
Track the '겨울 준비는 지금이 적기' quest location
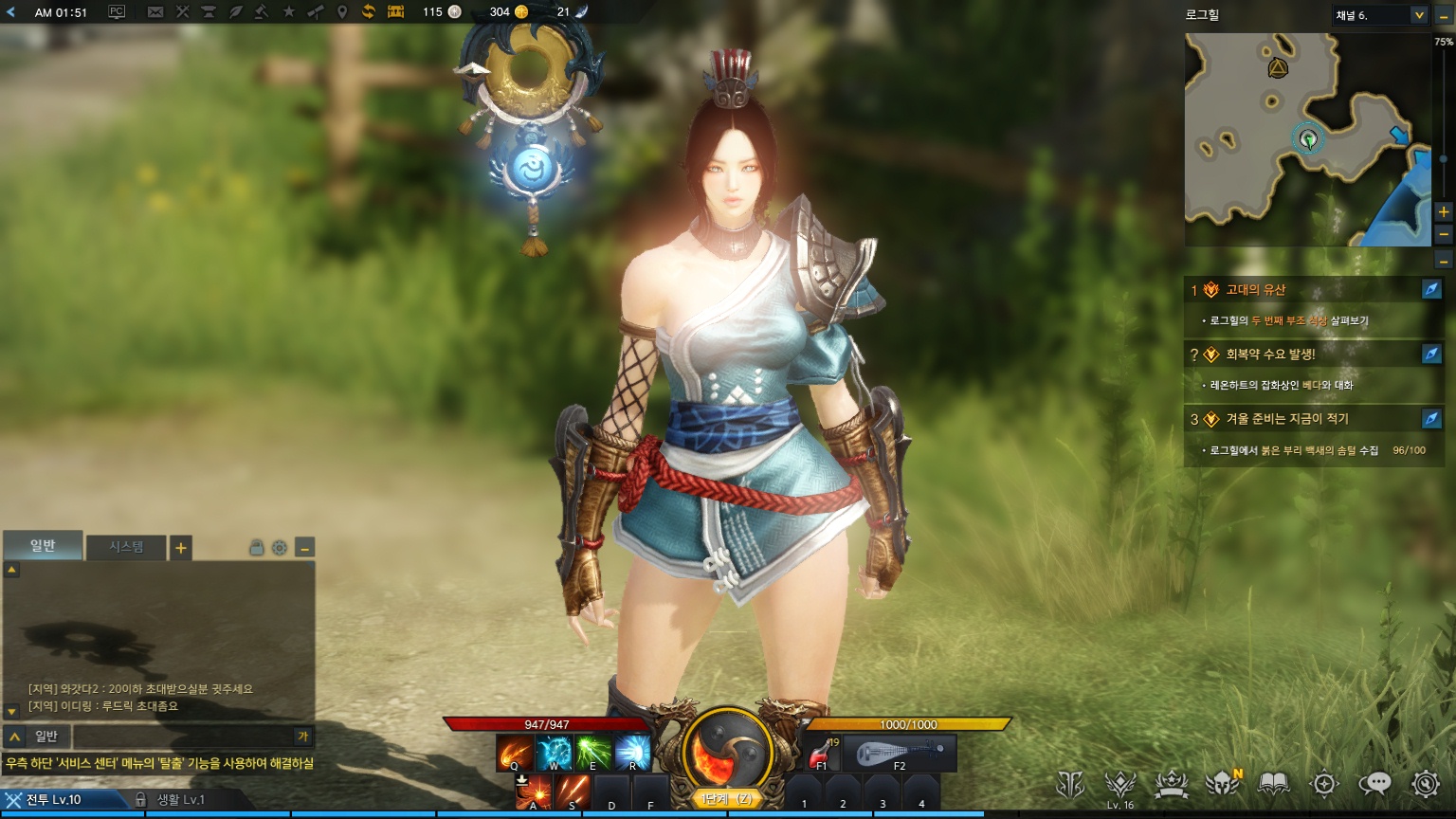click(1431, 418)
